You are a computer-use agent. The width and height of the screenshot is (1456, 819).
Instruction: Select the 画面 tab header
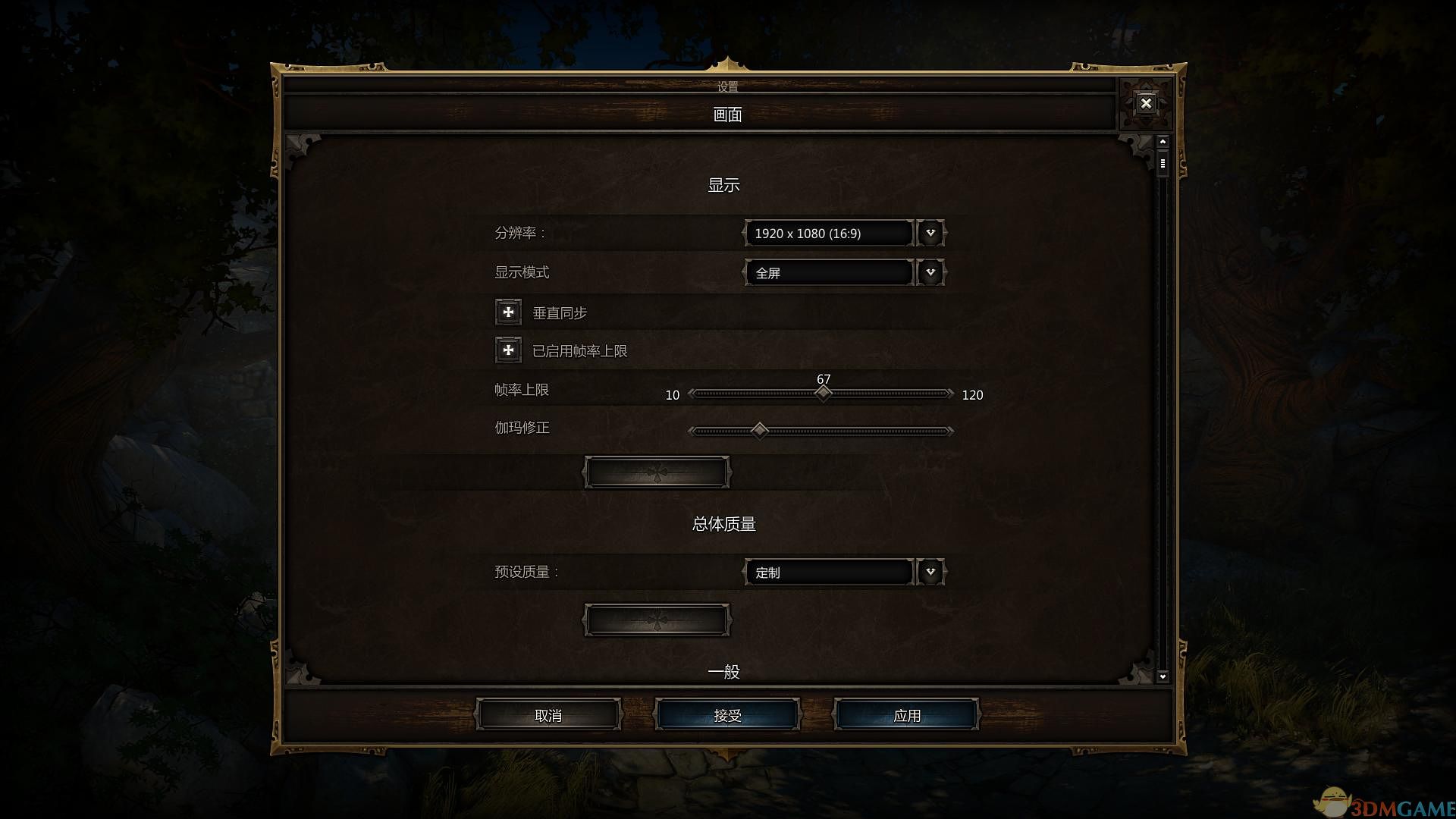(x=727, y=114)
